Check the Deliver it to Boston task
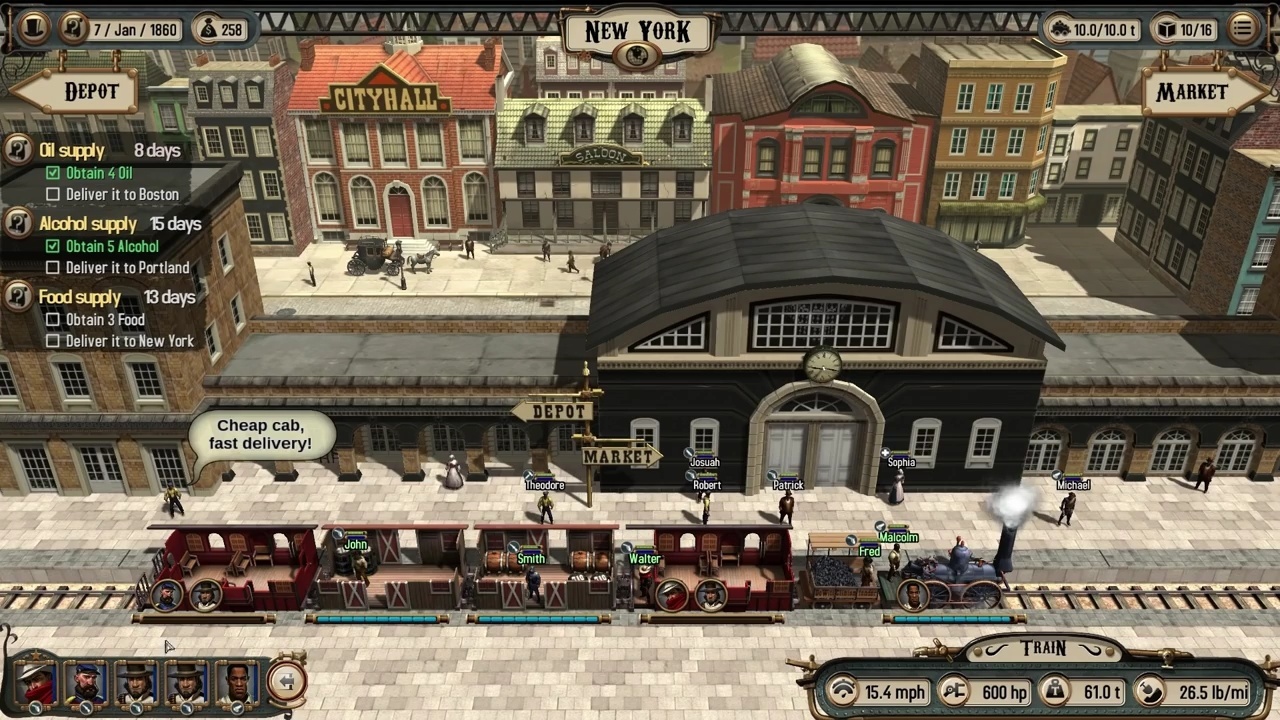Screen dimensions: 1280x720 (54, 194)
